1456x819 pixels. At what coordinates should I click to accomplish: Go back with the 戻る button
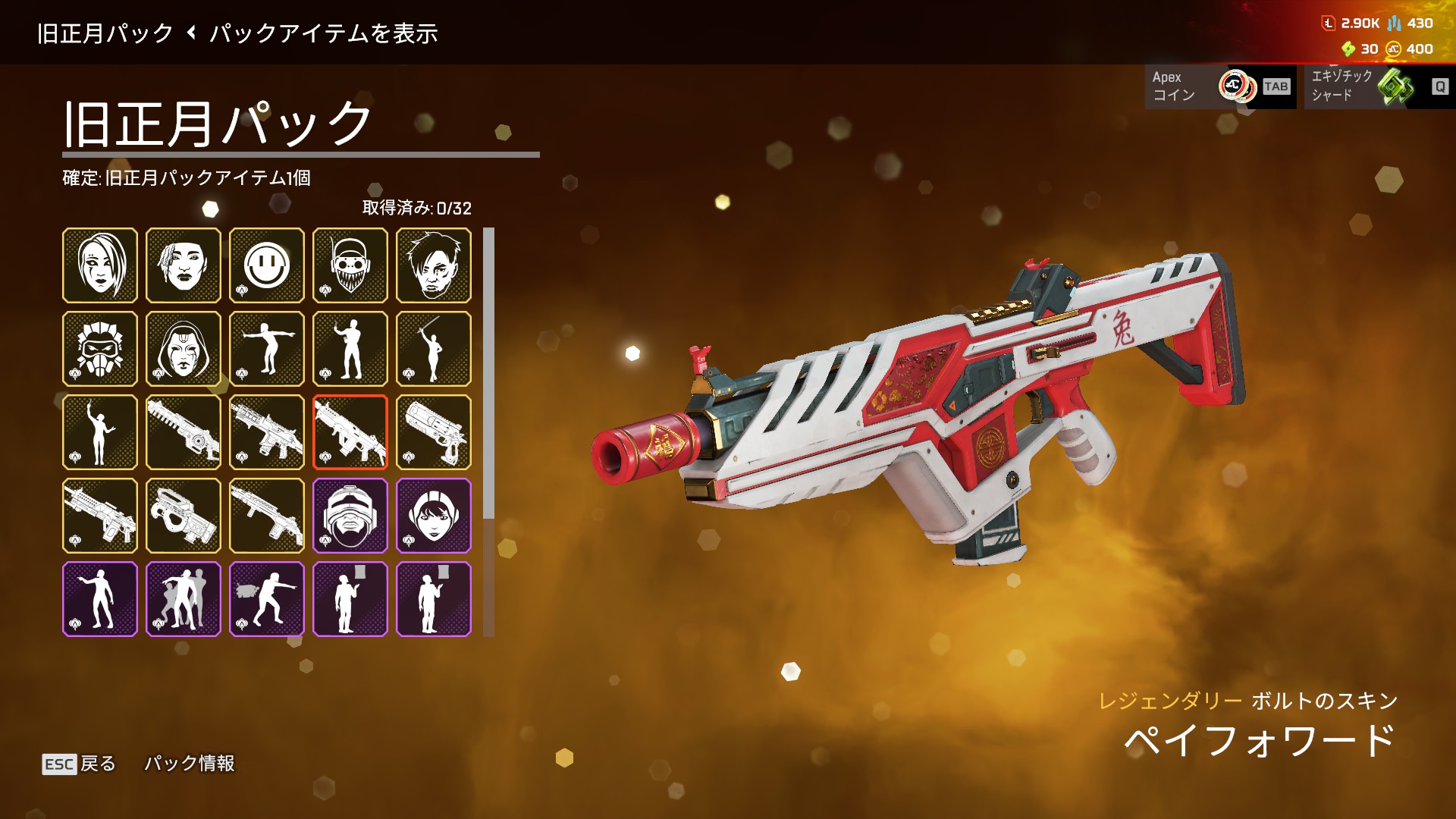coord(80,764)
